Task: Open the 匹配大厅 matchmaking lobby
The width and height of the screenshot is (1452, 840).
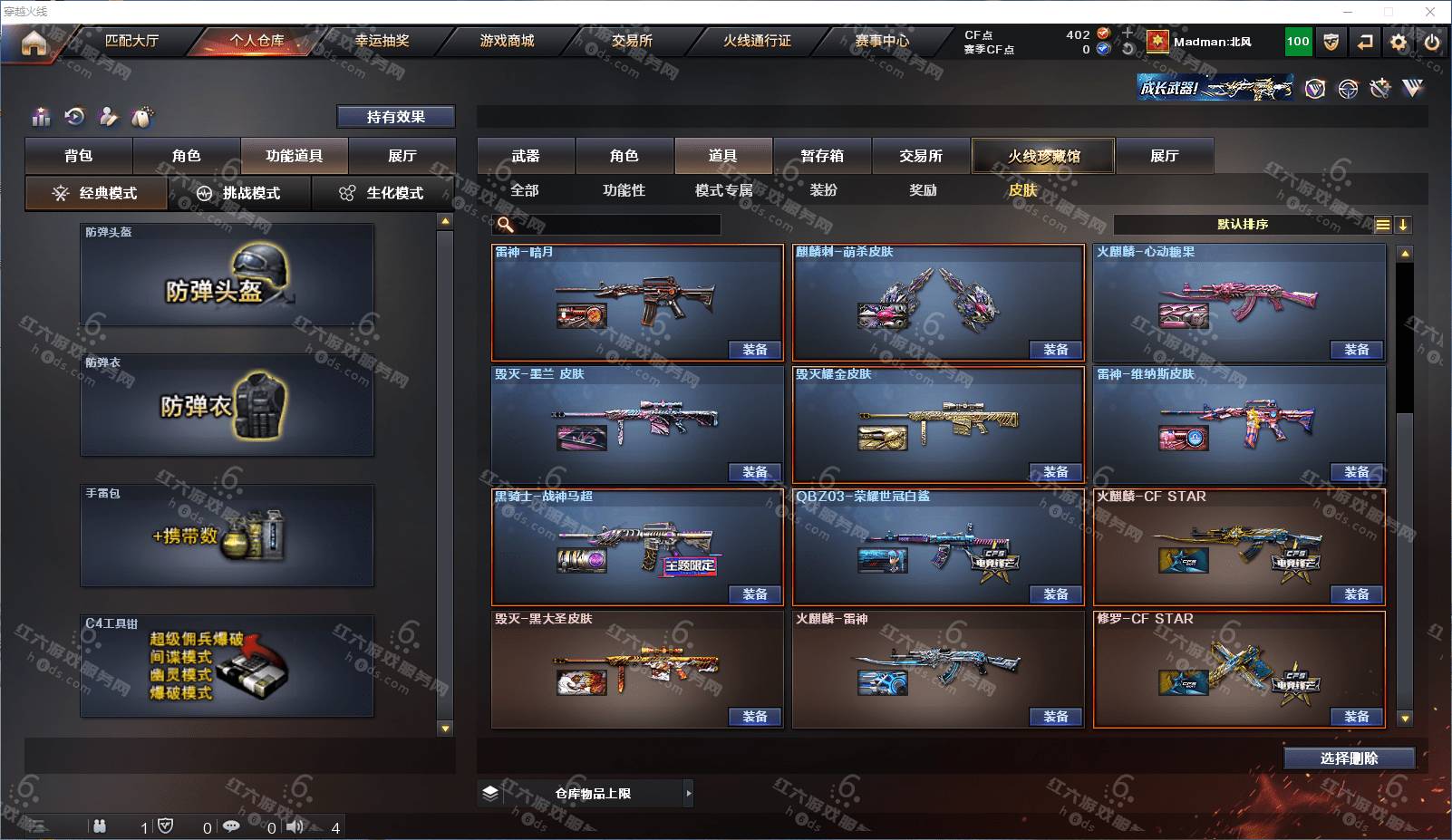Action: pyautogui.click(x=131, y=41)
